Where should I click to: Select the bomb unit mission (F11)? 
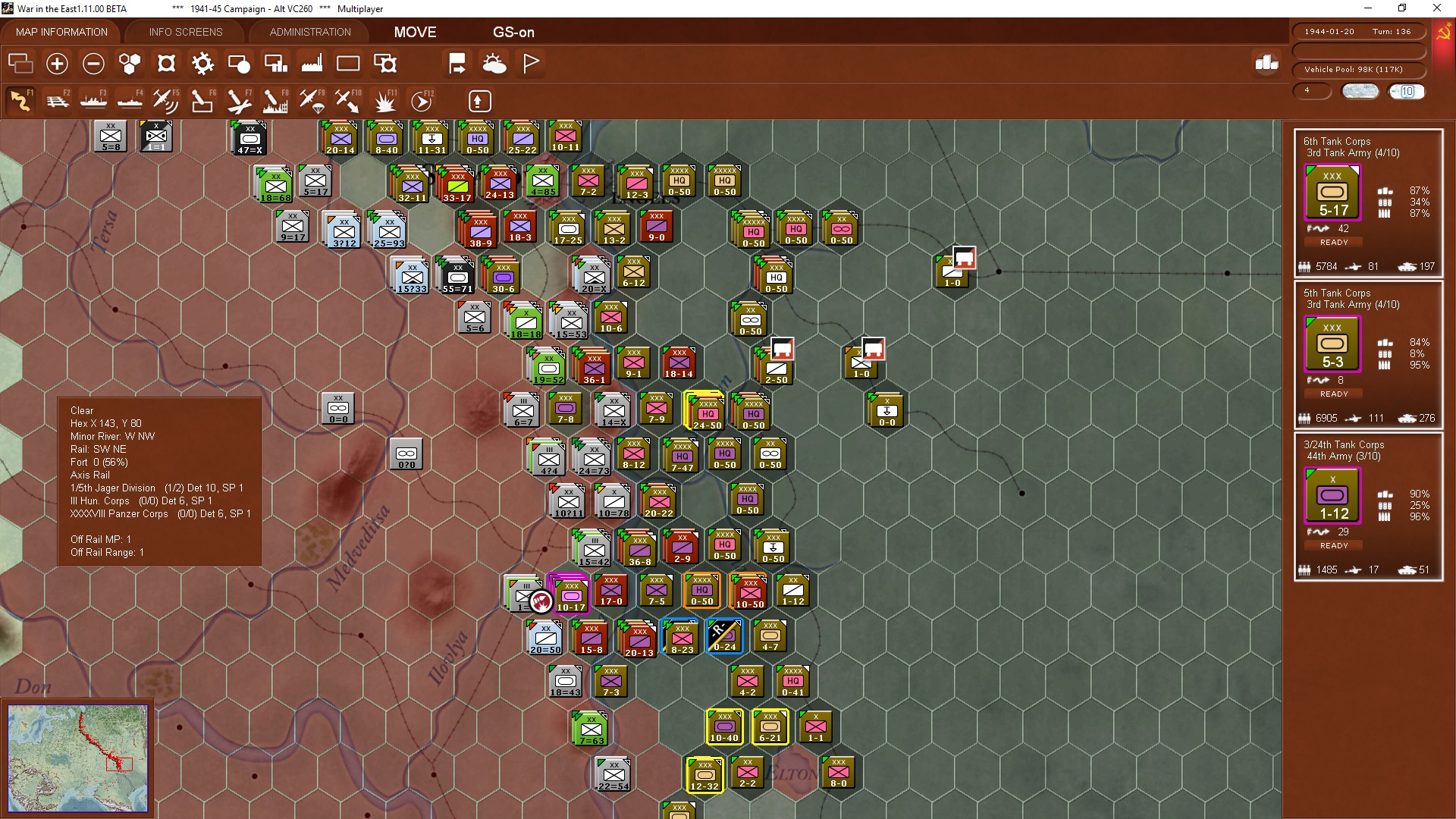coord(385,101)
